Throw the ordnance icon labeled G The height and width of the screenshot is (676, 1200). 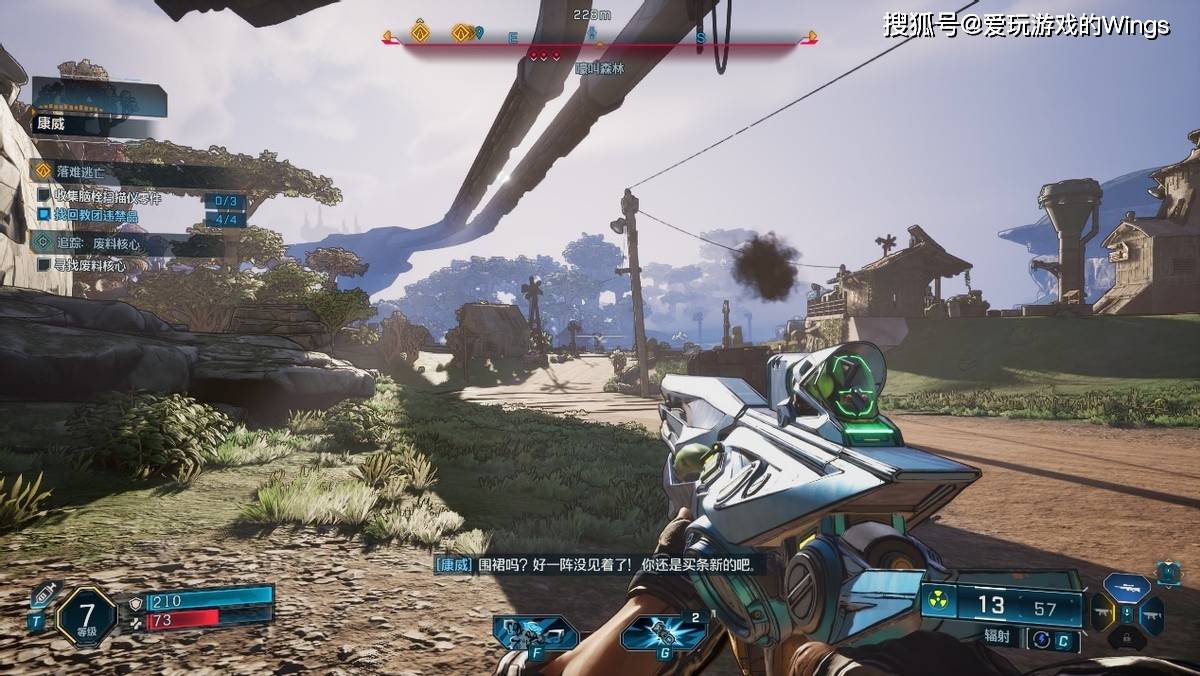tap(664, 633)
